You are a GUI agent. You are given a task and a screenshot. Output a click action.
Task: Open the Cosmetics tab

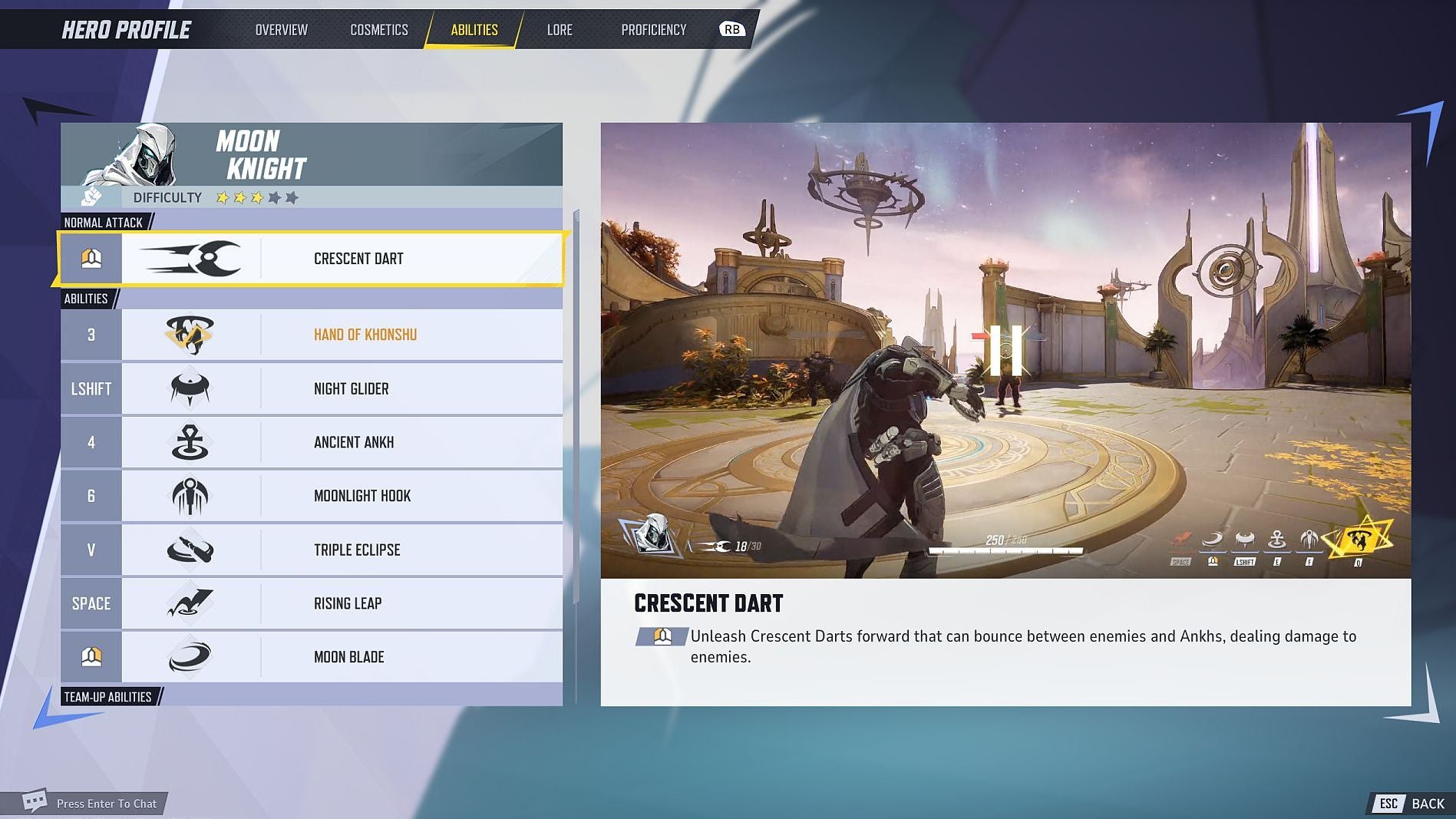[x=378, y=29]
